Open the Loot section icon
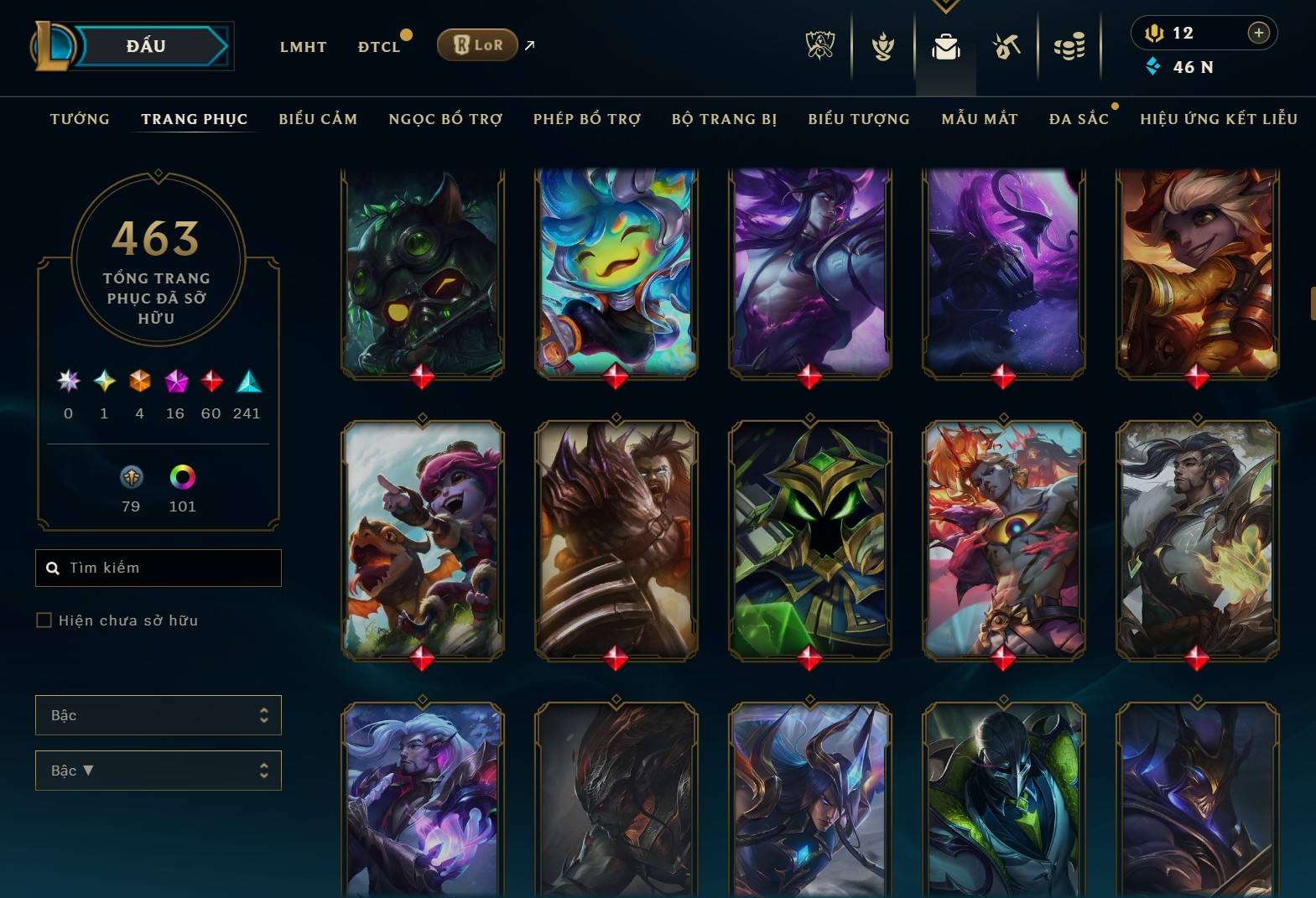 coord(1007,47)
